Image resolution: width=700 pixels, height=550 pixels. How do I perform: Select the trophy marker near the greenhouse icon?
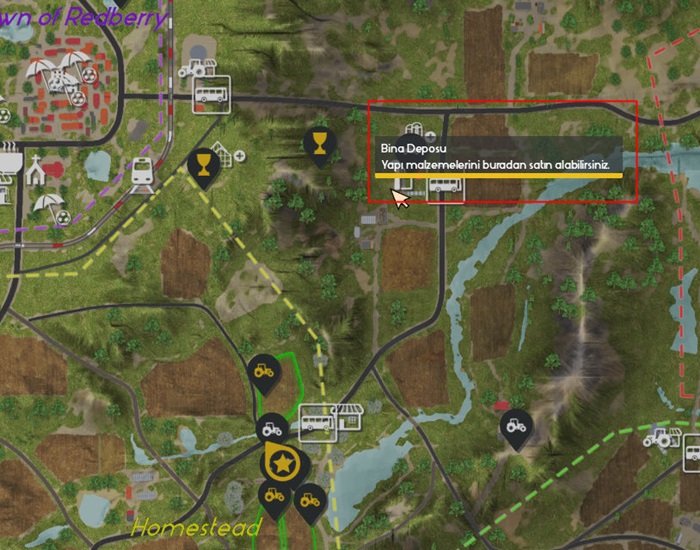pos(203,164)
